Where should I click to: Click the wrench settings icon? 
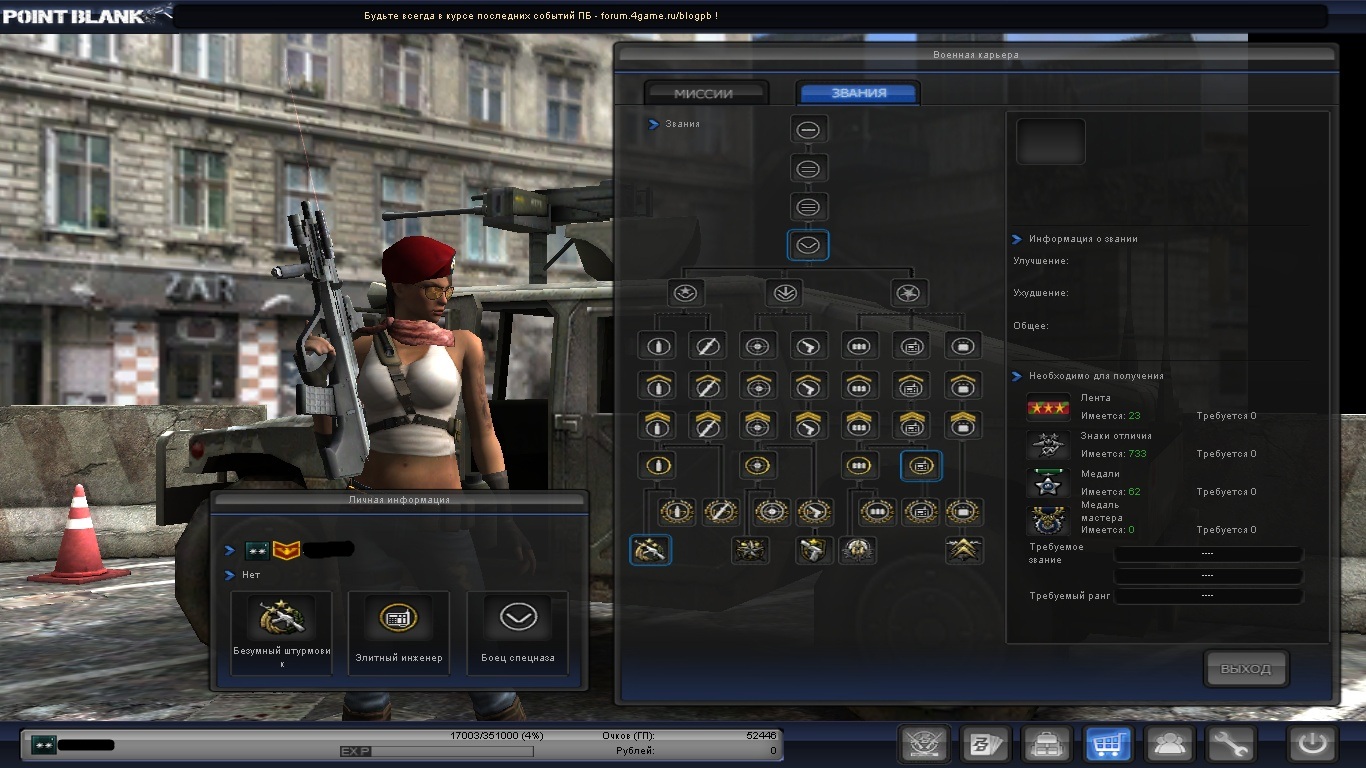pyautogui.click(x=1230, y=744)
